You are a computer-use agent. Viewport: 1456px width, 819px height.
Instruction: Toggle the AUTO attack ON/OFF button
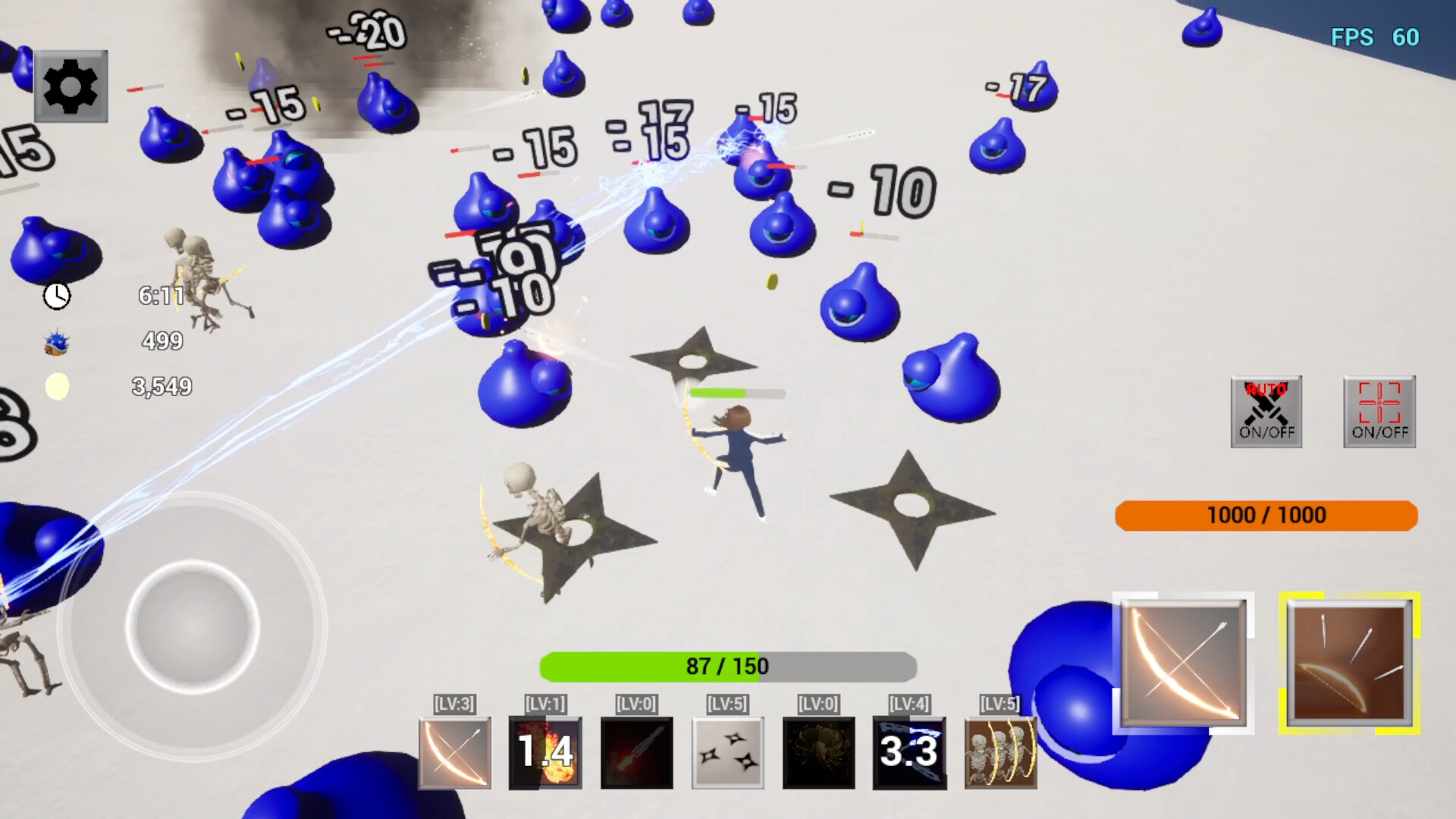pos(1266,412)
